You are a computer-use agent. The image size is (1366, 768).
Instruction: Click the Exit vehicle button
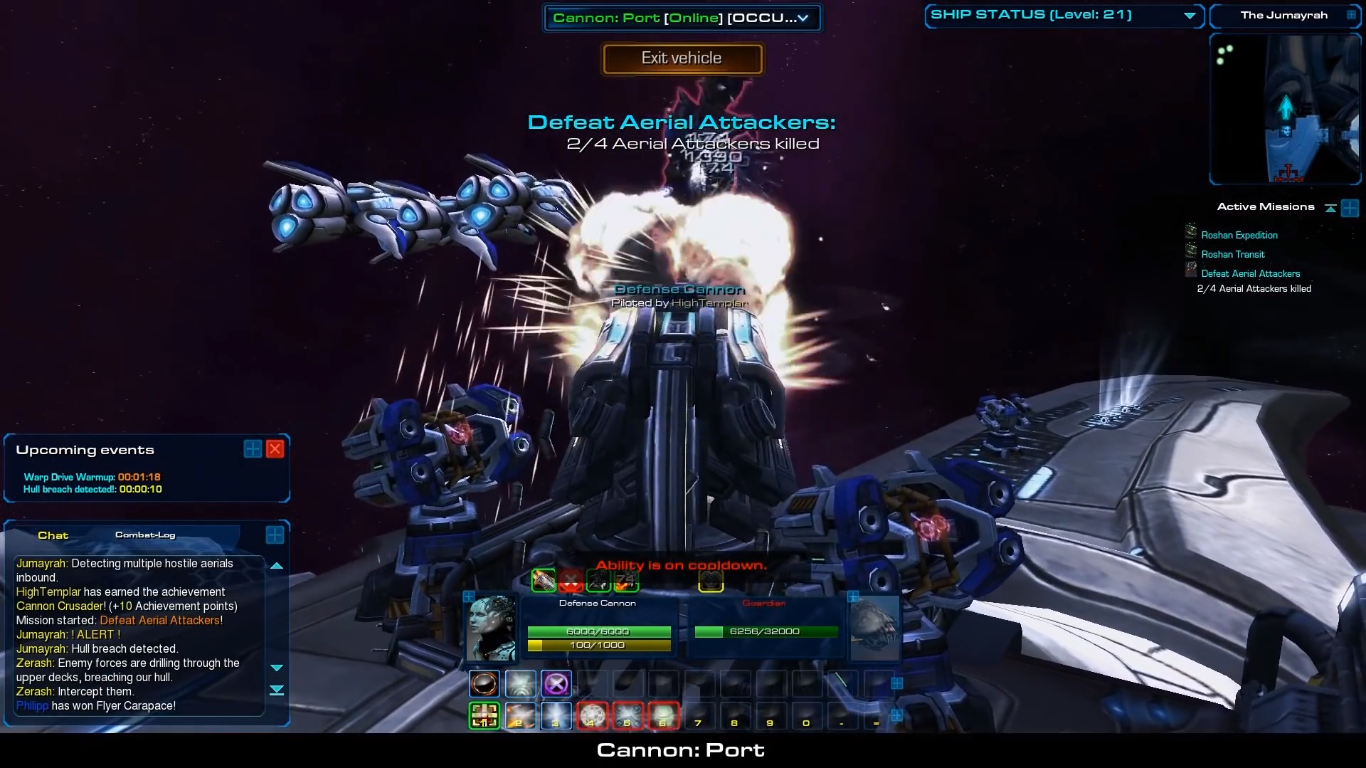click(682, 58)
